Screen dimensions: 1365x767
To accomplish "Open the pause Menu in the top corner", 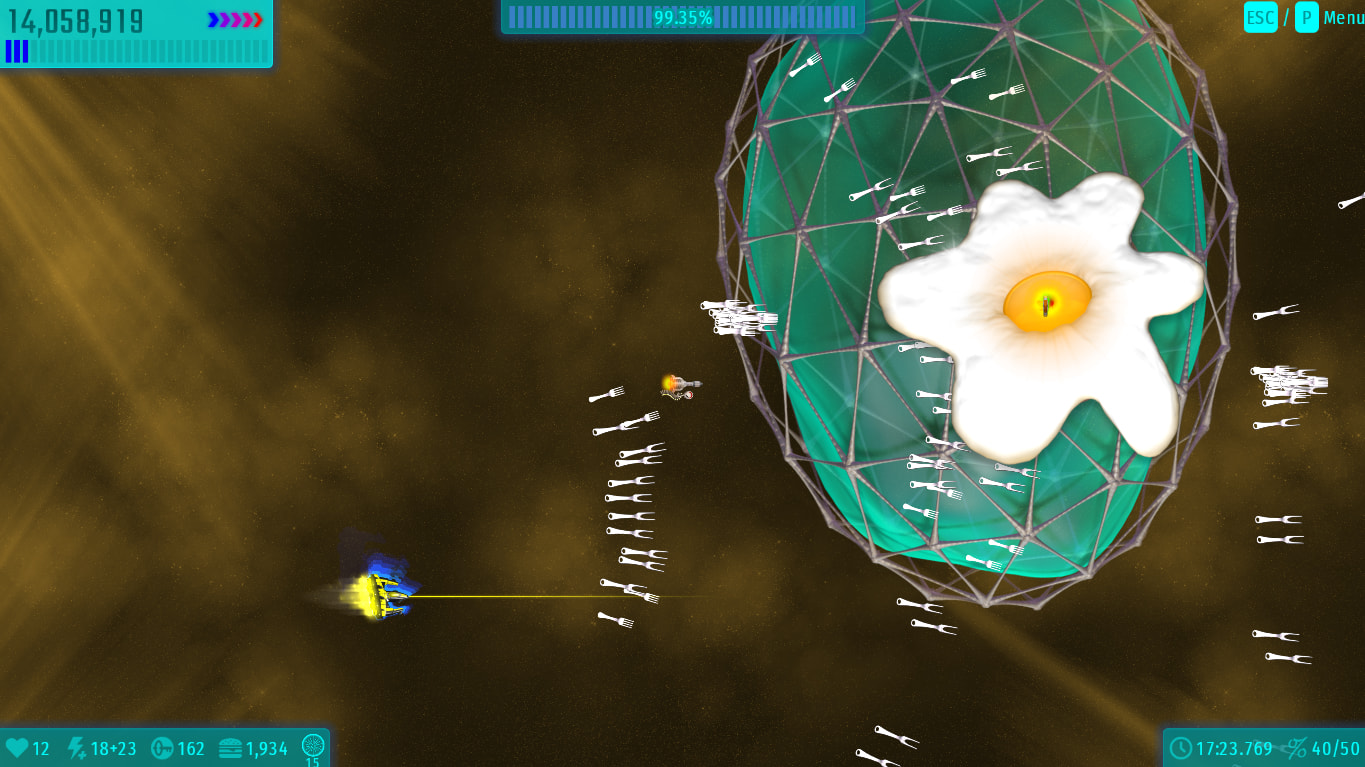I will [x=1342, y=17].
